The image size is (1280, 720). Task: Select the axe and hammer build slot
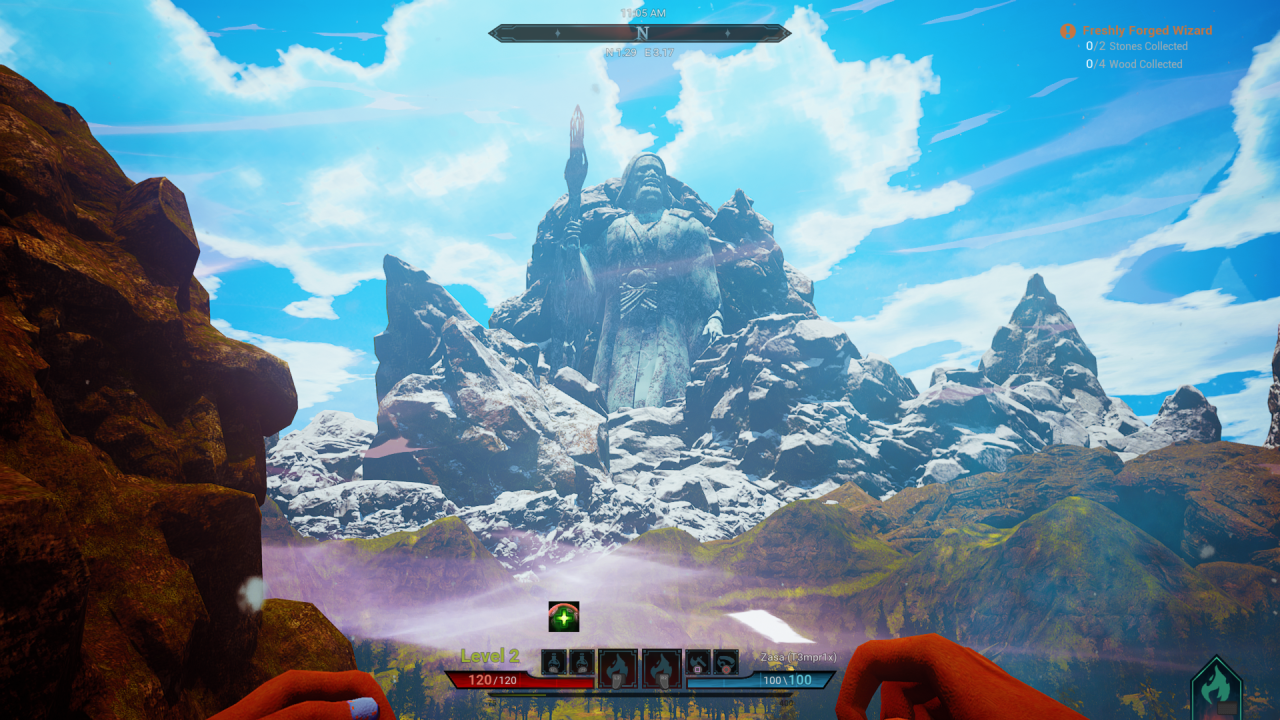point(698,662)
